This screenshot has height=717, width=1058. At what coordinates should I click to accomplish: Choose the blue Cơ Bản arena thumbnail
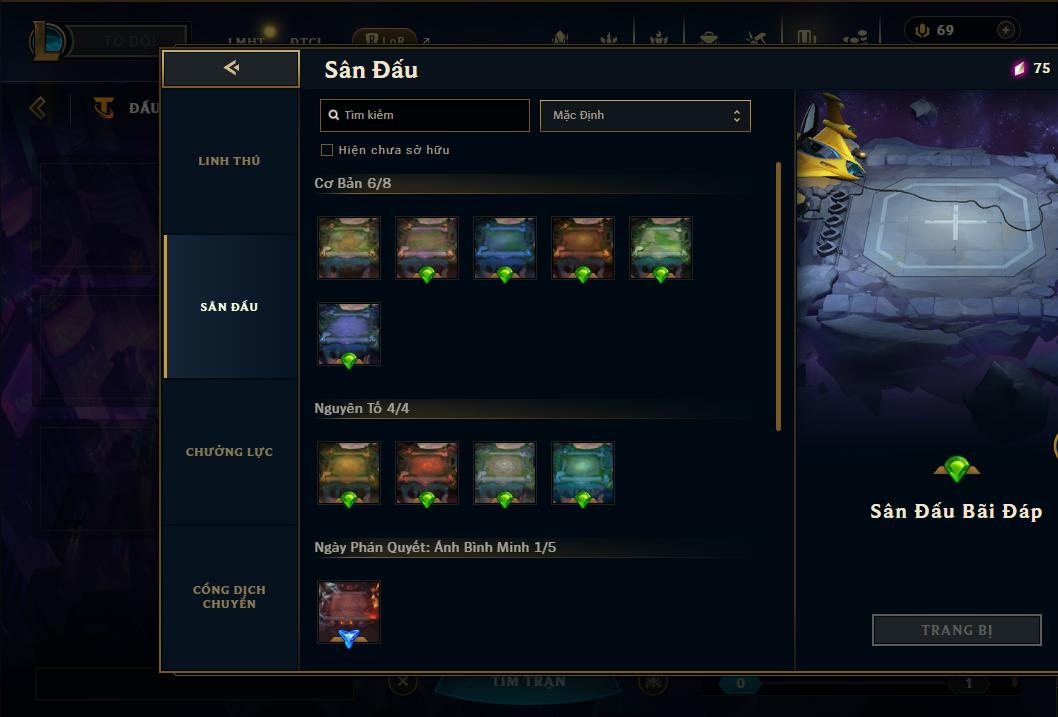(504, 247)
